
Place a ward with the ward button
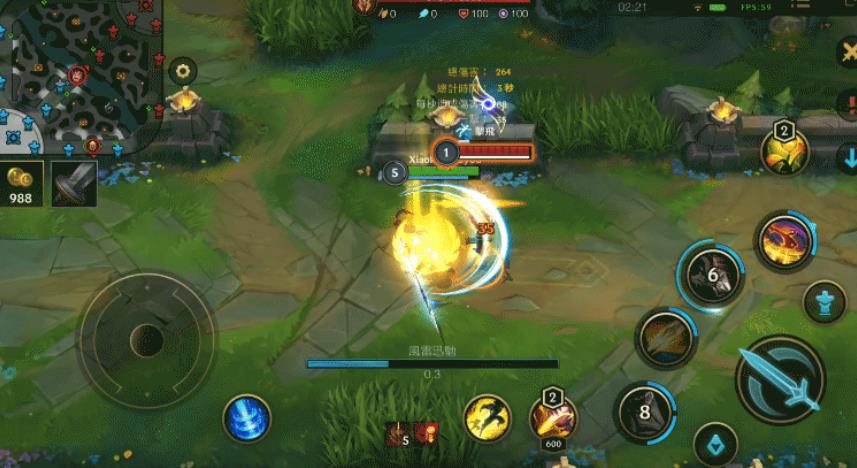pos(825,301)
